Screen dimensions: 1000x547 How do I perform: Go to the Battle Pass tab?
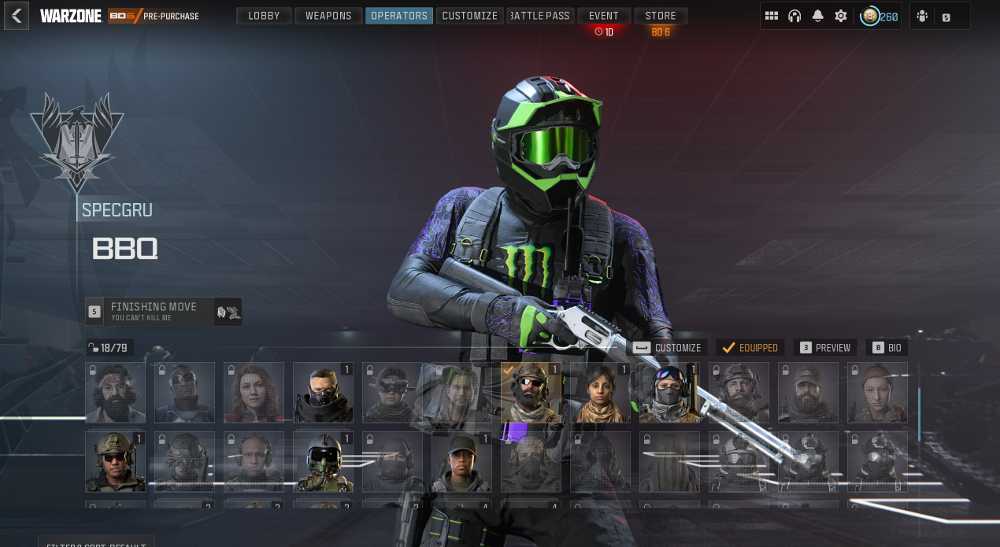click(539, 16)
